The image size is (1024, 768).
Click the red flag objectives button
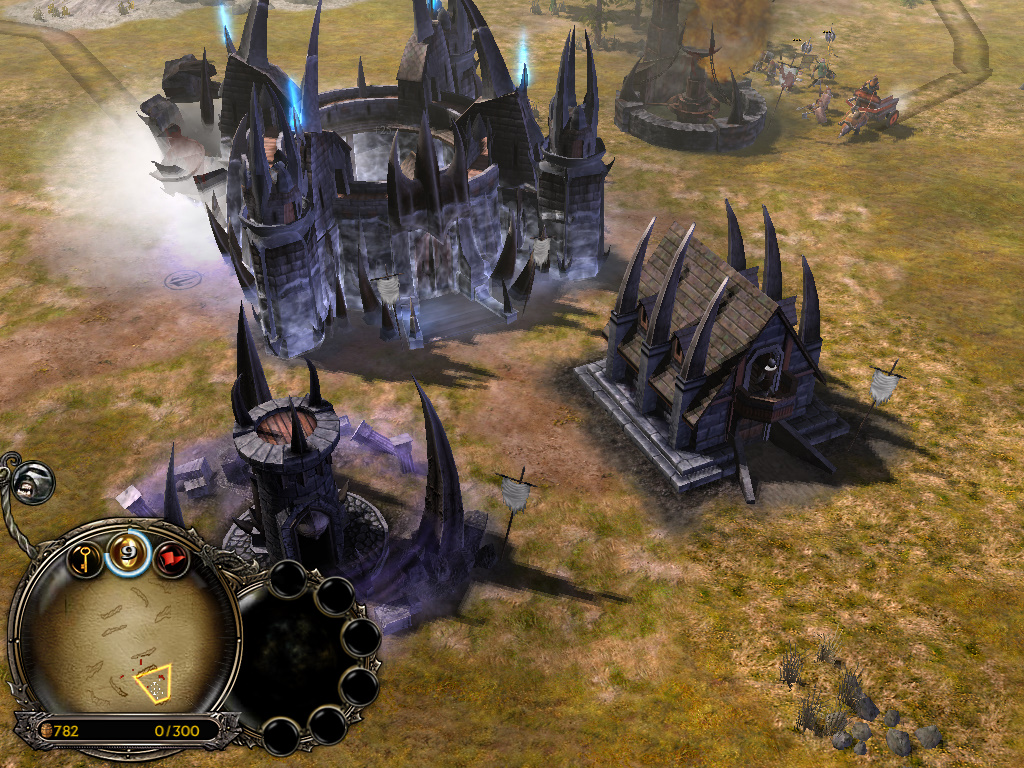coord(171,558)
